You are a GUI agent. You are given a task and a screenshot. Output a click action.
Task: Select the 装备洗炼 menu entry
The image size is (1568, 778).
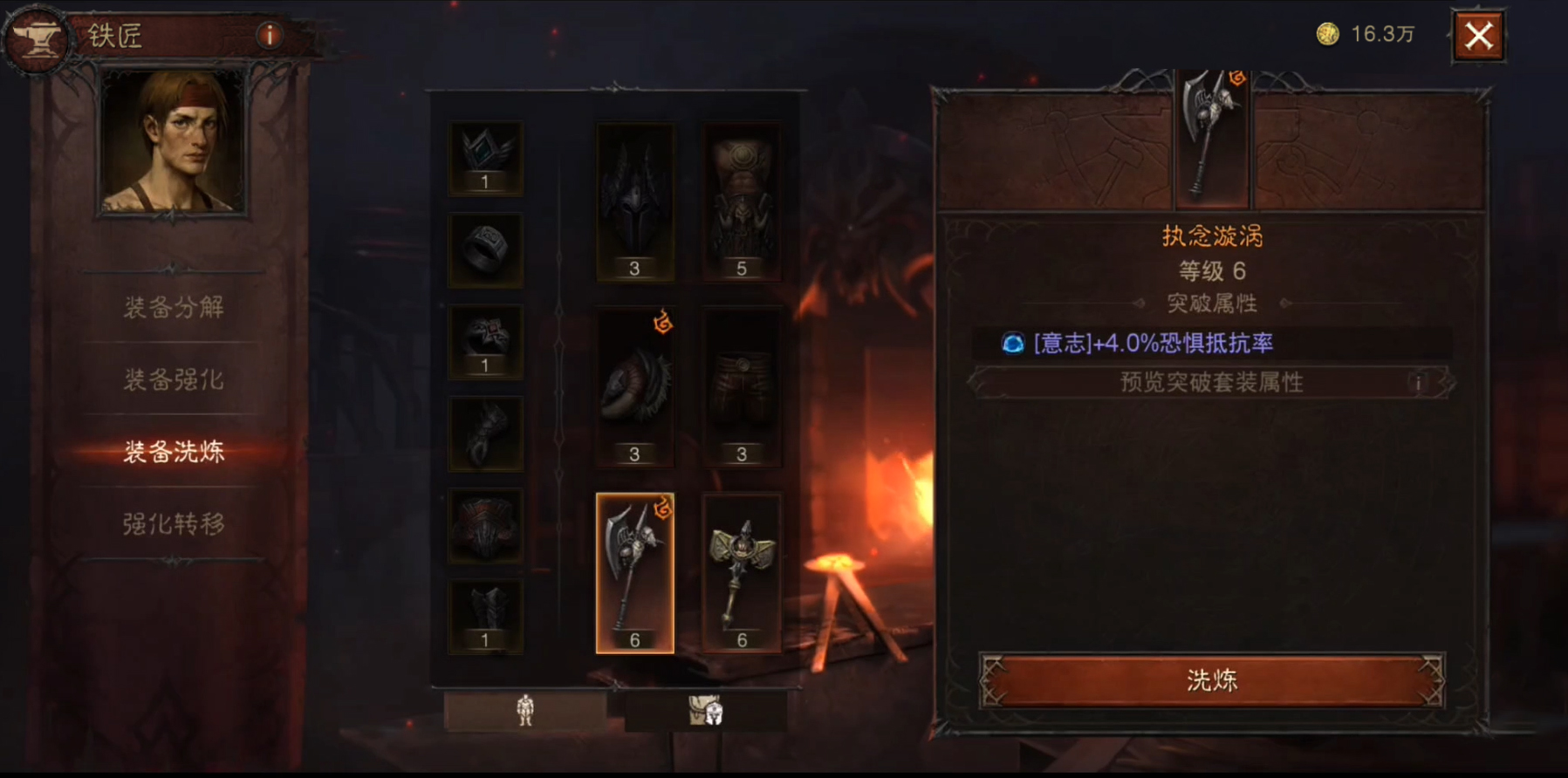(174, 451)
